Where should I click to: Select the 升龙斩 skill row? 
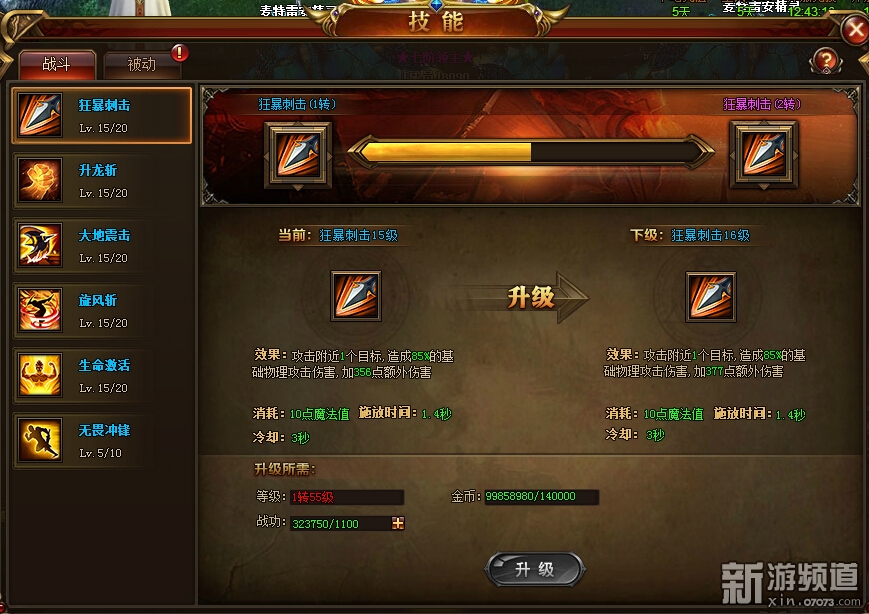click(101, 181)
